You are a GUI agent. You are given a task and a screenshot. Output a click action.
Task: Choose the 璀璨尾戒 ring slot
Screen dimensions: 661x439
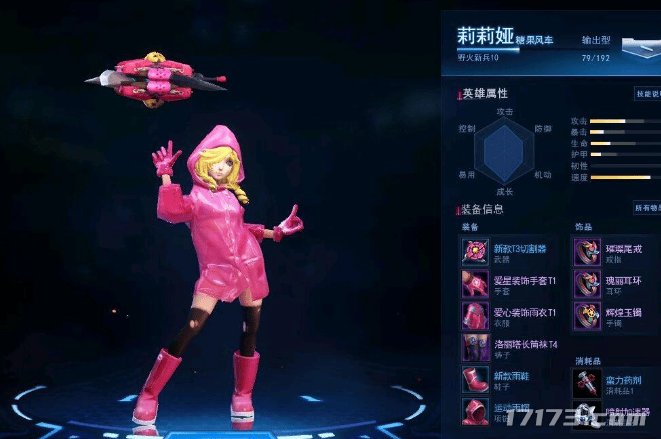(587, 251)
